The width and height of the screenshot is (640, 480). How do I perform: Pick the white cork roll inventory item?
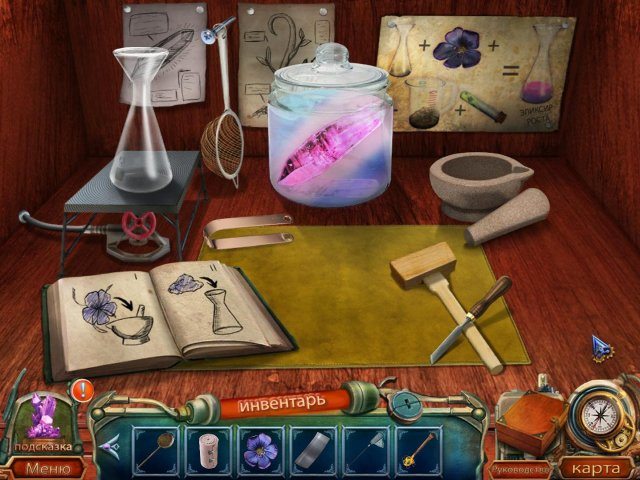tap(209, 449)
